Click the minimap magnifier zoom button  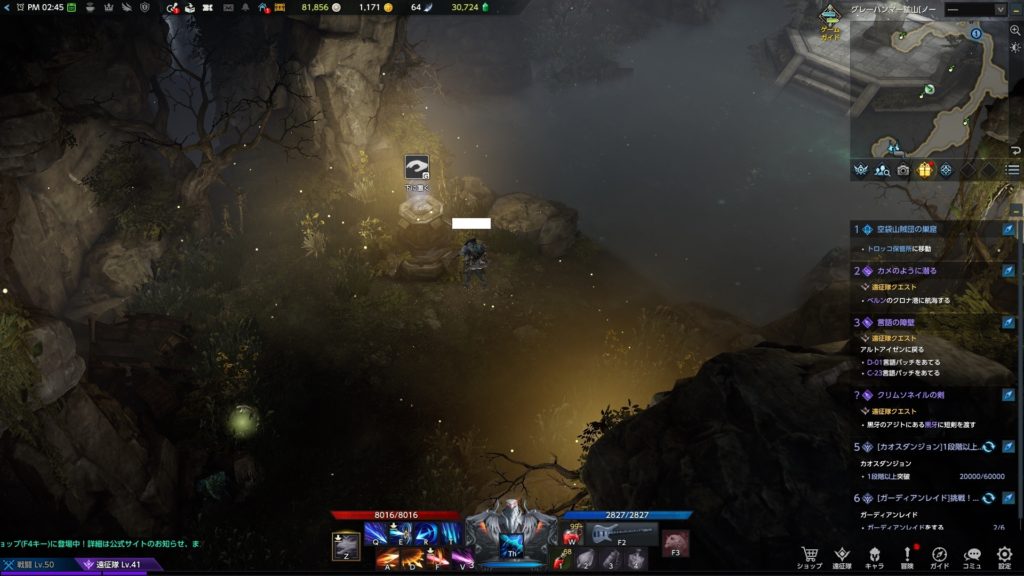tap(1015, 31)
